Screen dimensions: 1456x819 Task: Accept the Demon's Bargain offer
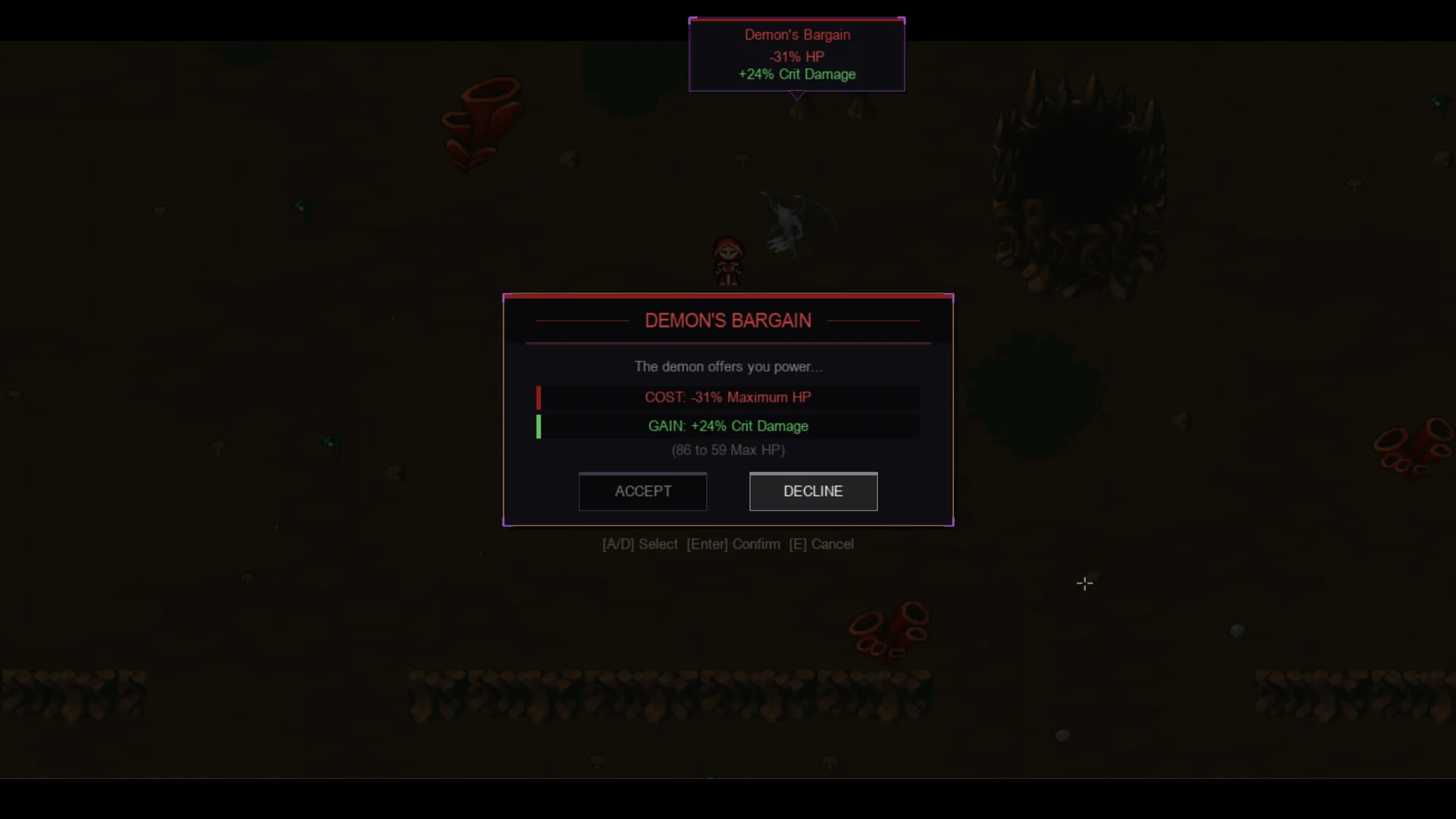point(642,491)
